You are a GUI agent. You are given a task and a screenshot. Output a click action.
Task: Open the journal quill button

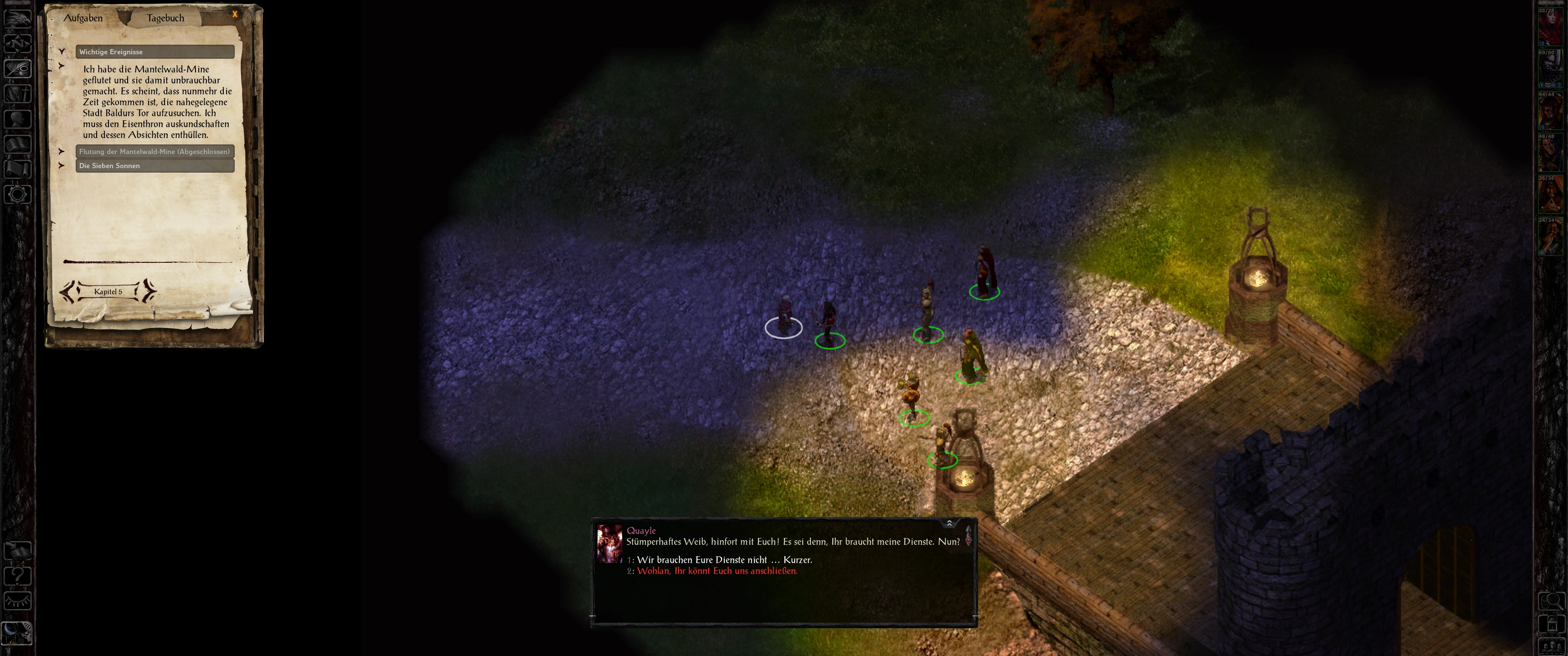click(x=18, y=68)
